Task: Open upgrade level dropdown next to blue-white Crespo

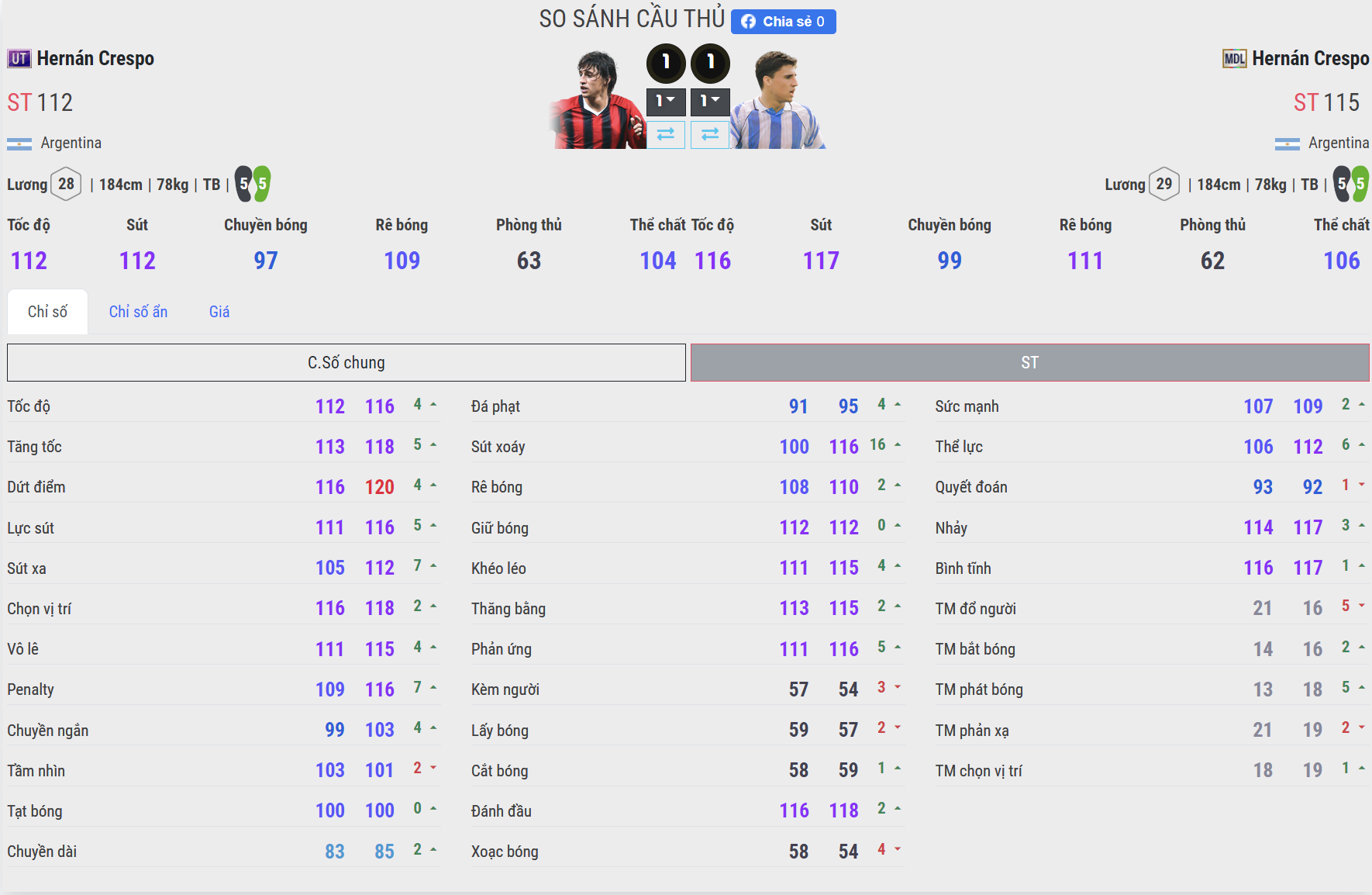Action: (x=710, y=102)
